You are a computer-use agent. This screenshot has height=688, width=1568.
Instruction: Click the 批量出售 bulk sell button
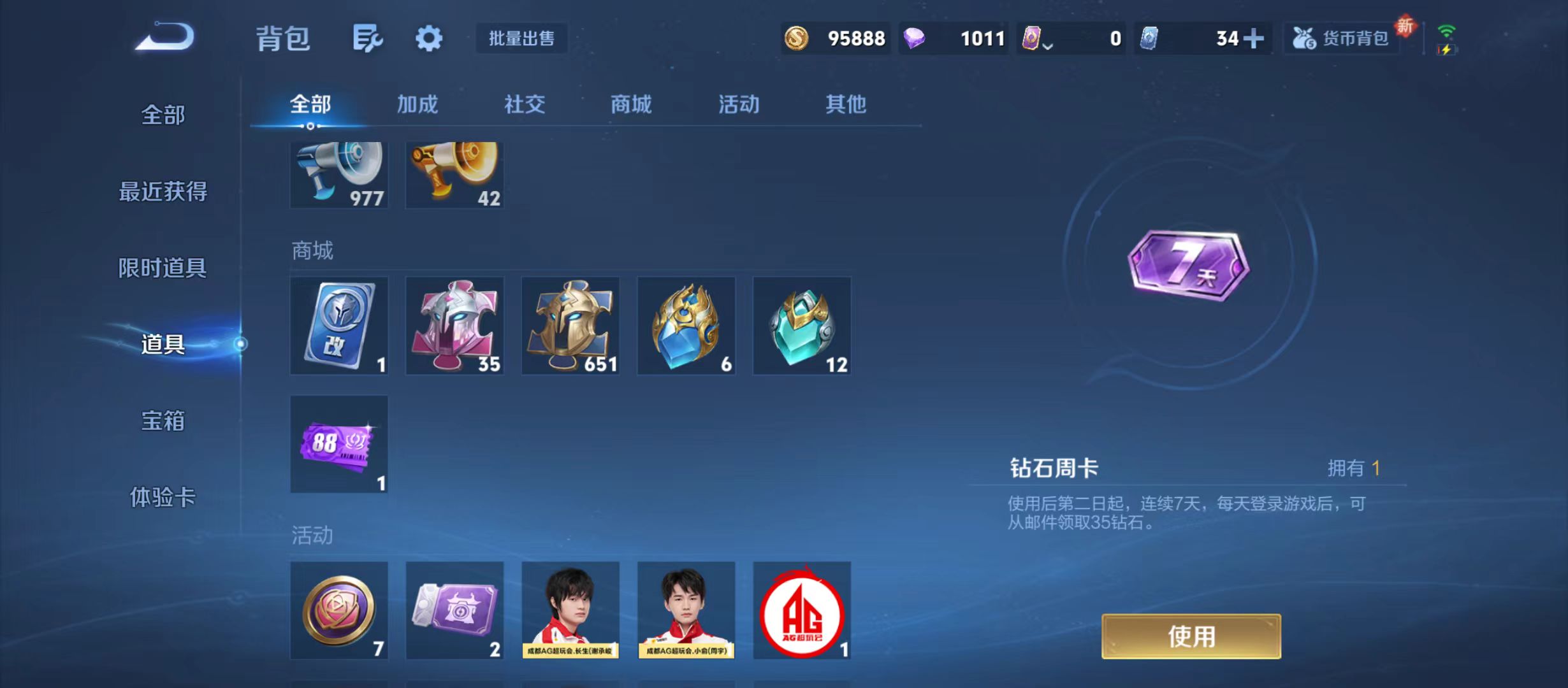(x=521, y=39)
